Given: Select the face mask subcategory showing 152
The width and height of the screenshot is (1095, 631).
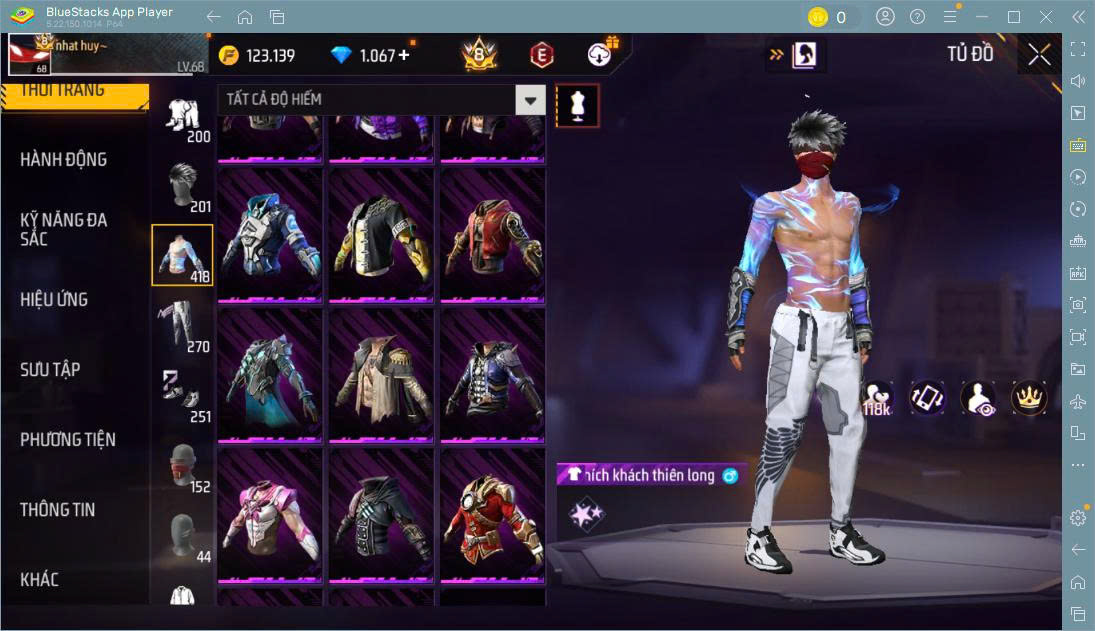Looking at the screenshot, I should click(182, 465).
